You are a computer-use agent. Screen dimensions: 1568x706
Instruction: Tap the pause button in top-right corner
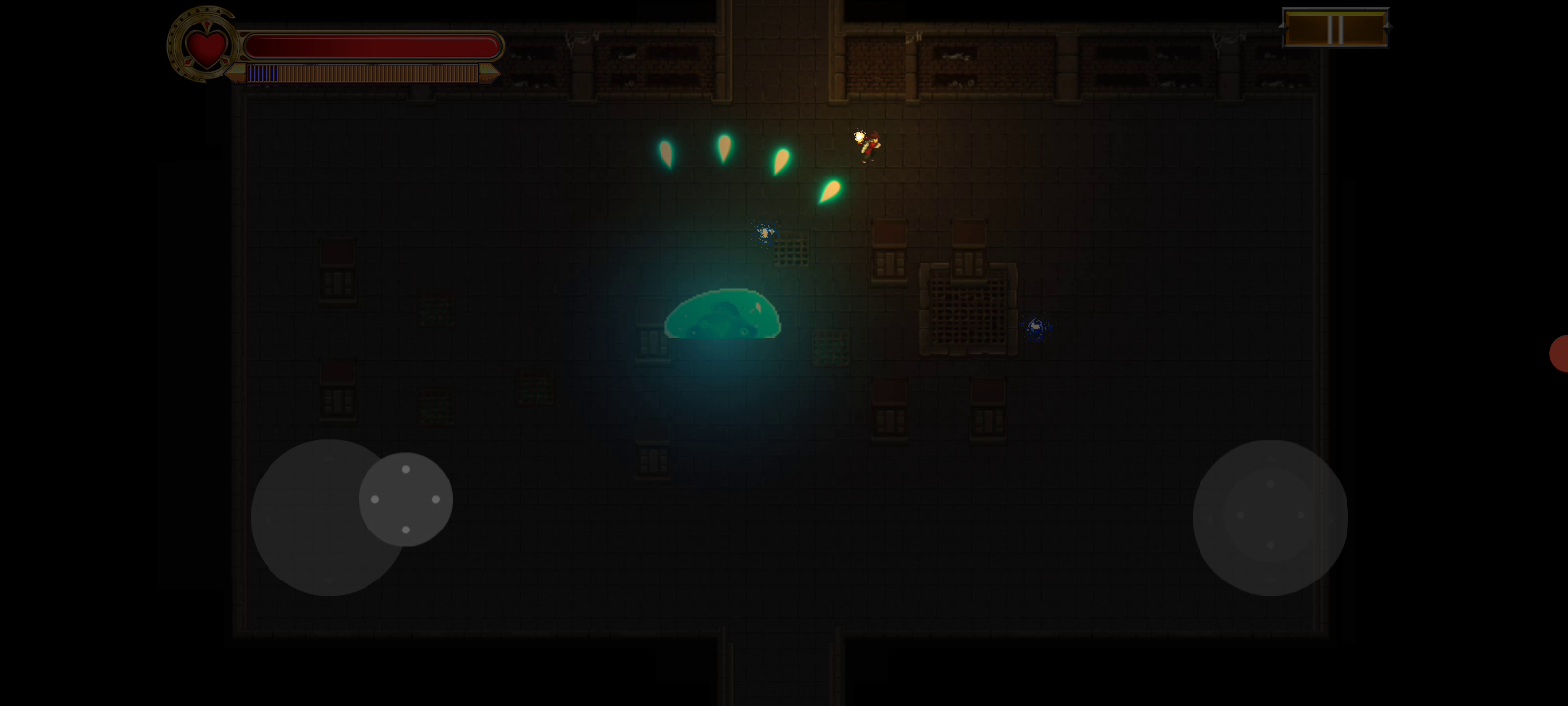(x=1335, y=27)
